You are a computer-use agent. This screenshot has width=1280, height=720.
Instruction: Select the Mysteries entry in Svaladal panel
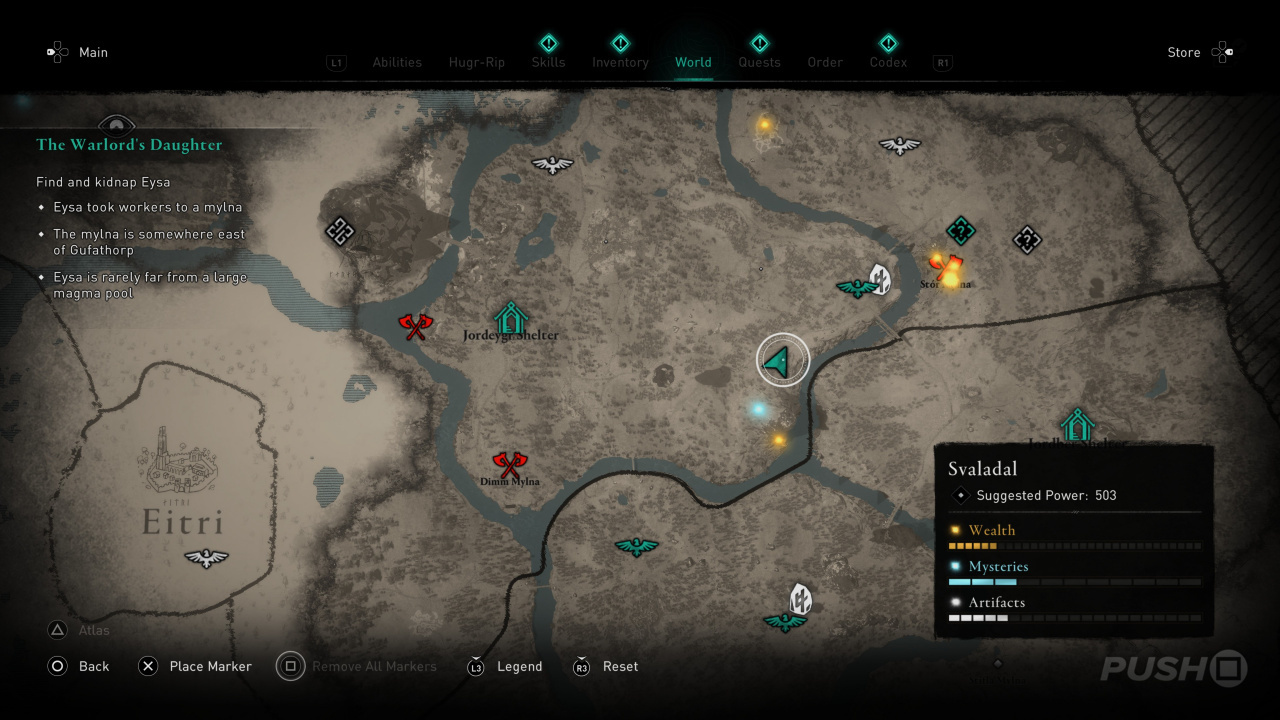pos(998,566)
